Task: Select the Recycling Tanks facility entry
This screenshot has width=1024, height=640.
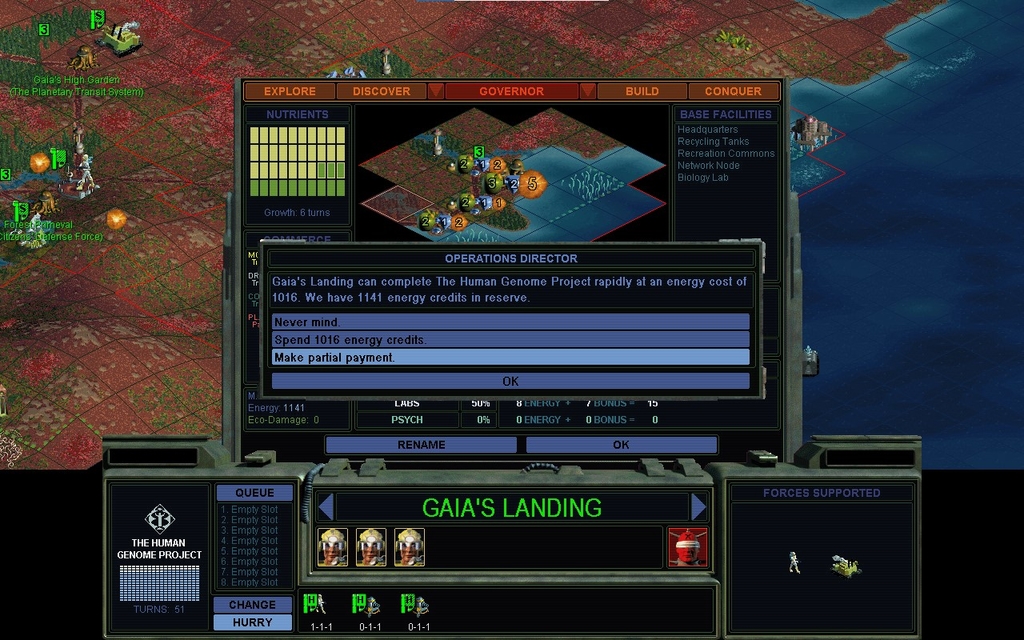Action: (x=713, y=142)
